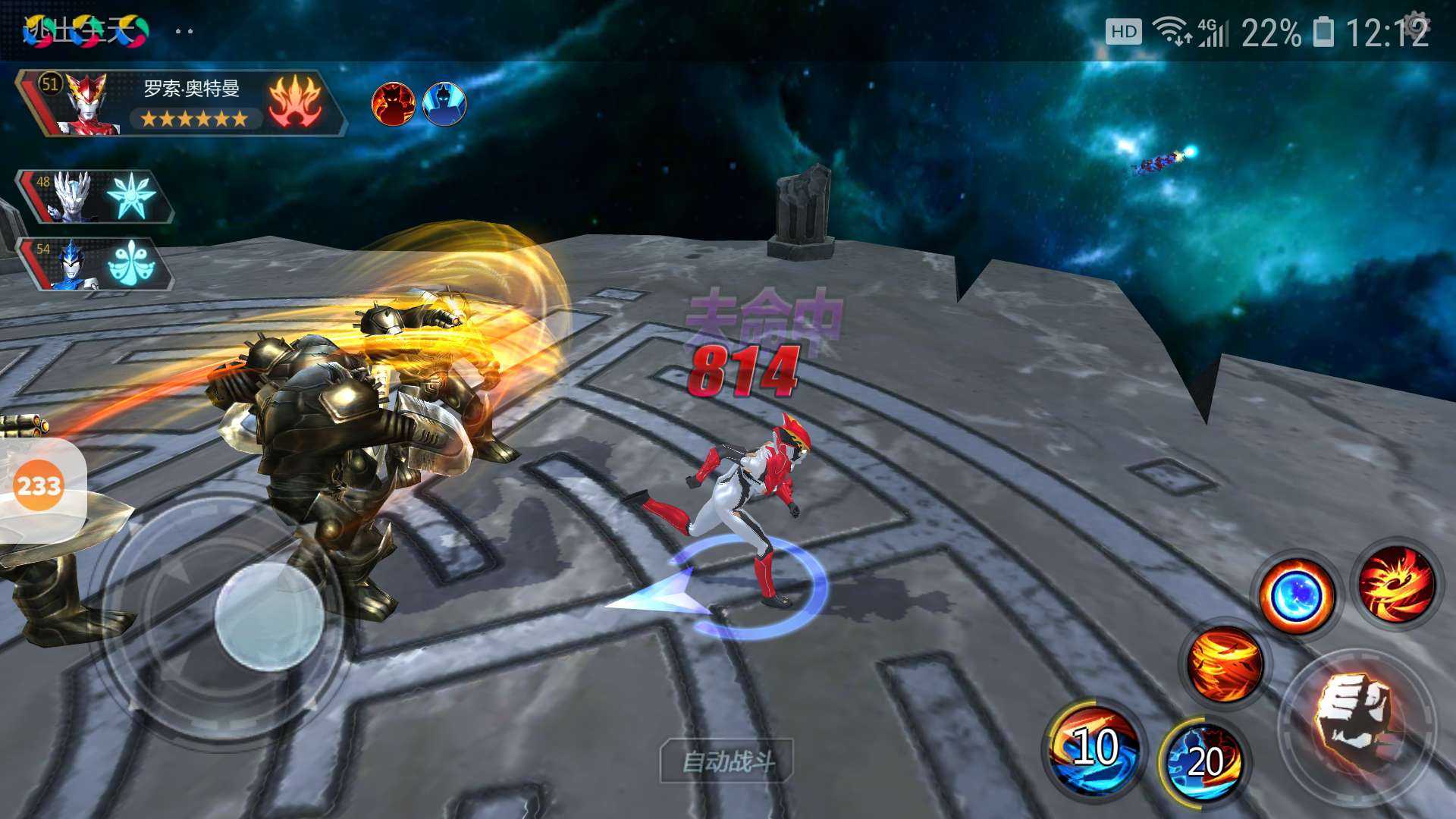Activate the blue orb fire-ring skill
This screenshot has width=1456, height=819.
tap(1296, 596)
